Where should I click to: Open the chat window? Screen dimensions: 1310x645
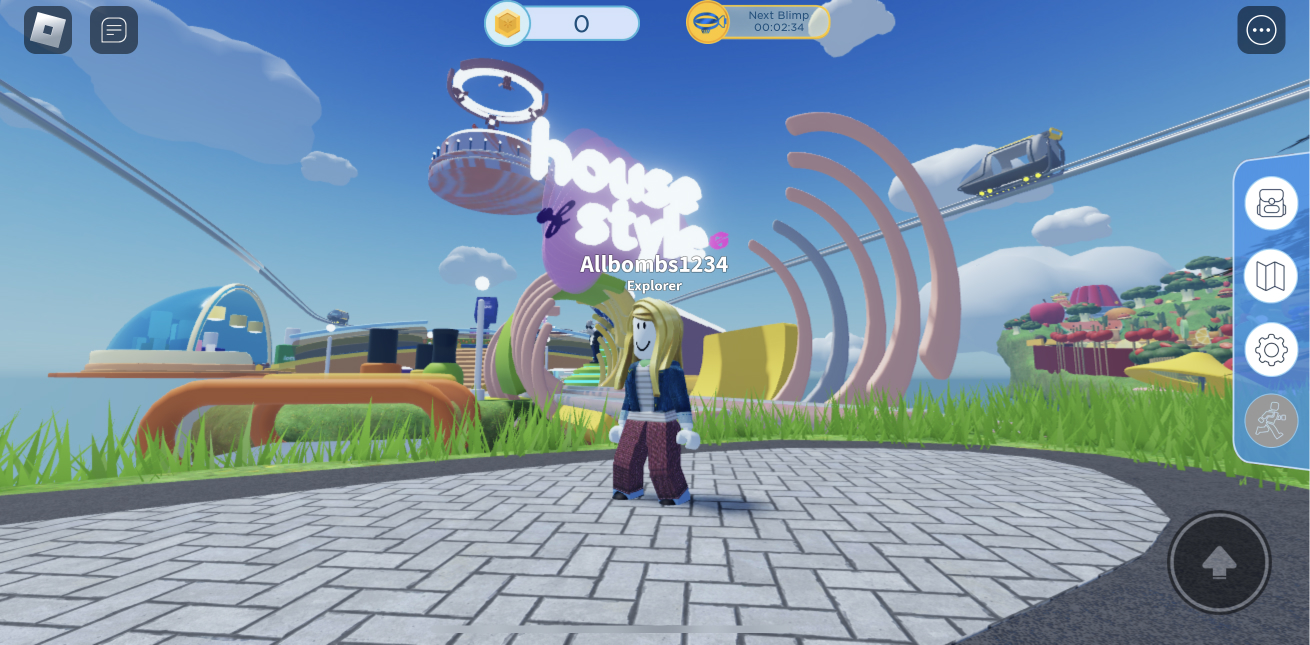pos(114,30)
